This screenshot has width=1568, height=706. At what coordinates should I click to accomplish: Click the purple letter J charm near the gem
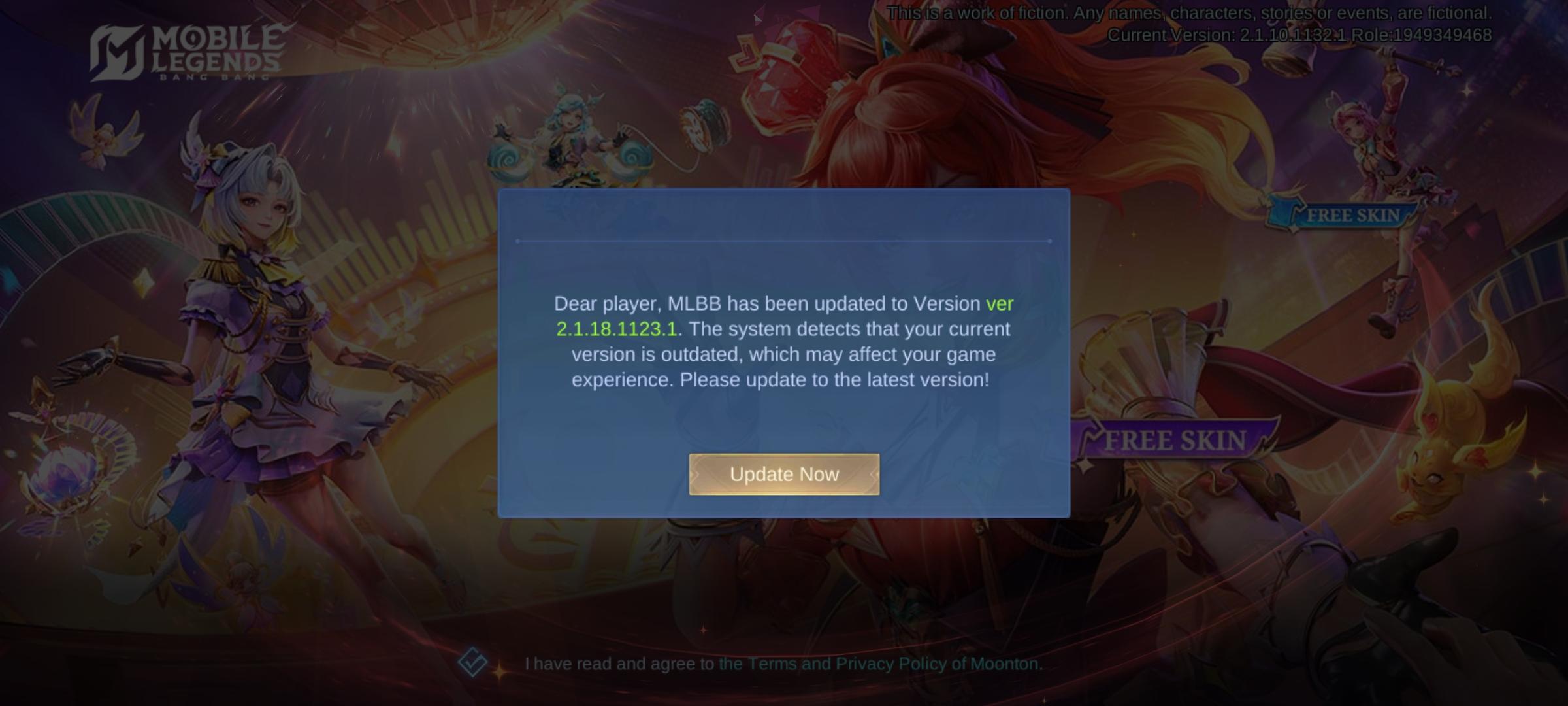(744, 51)
